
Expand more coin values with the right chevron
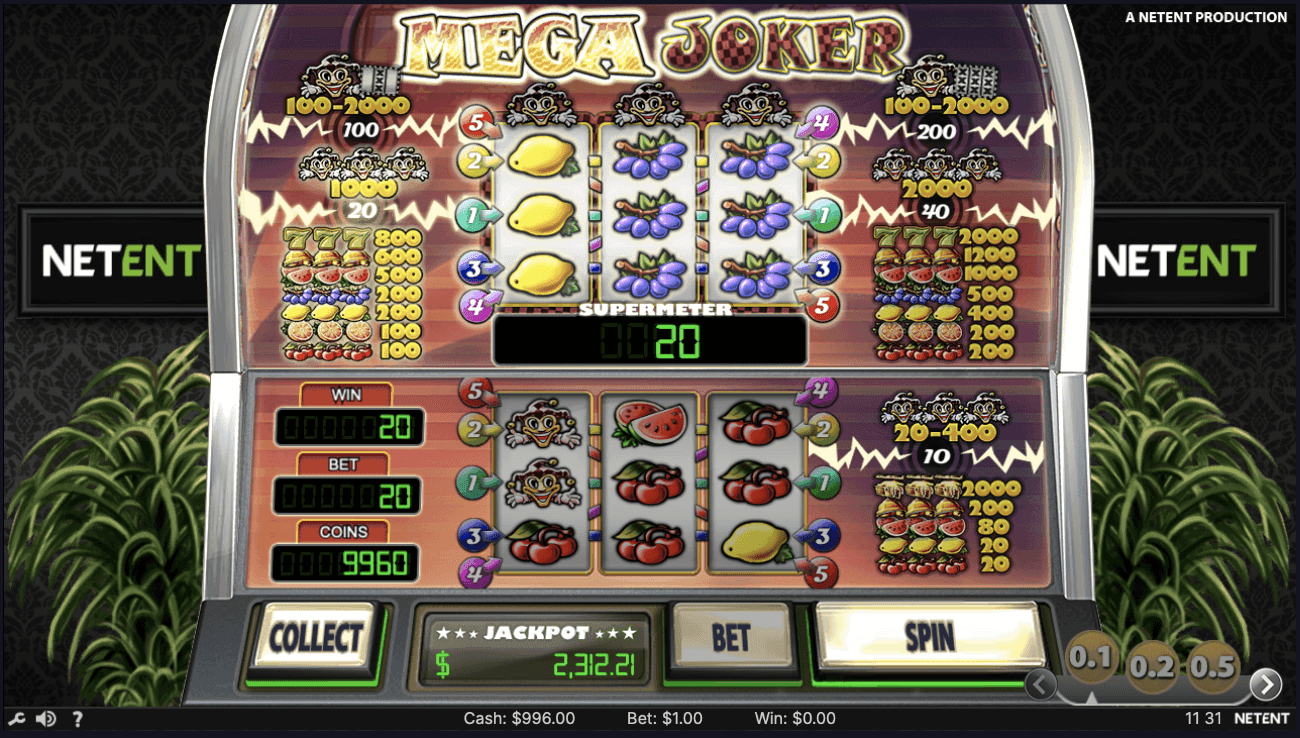pyautogui.click(x=1266, y=685)
